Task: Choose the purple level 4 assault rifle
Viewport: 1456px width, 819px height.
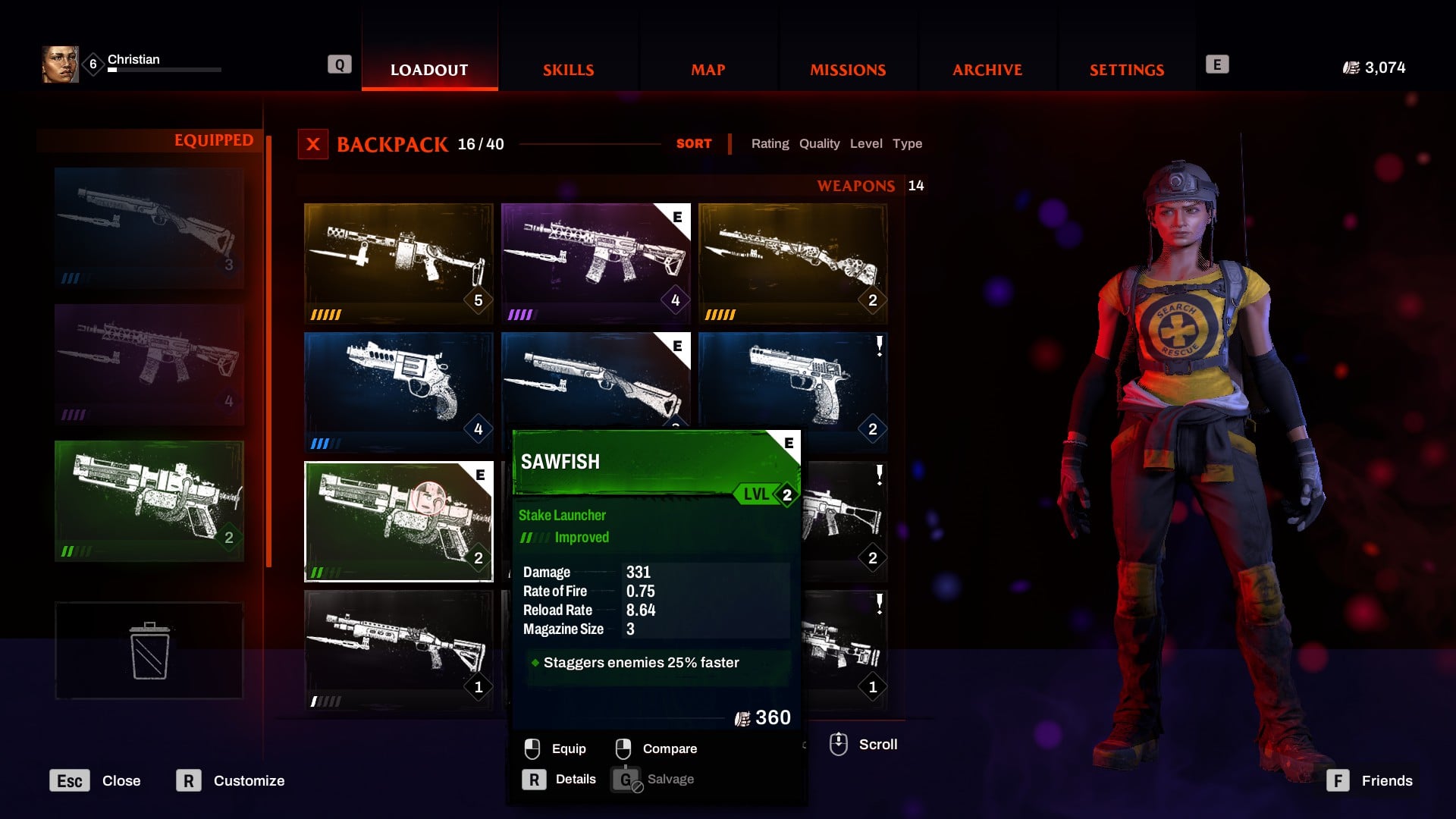Action: click(595, 262)
